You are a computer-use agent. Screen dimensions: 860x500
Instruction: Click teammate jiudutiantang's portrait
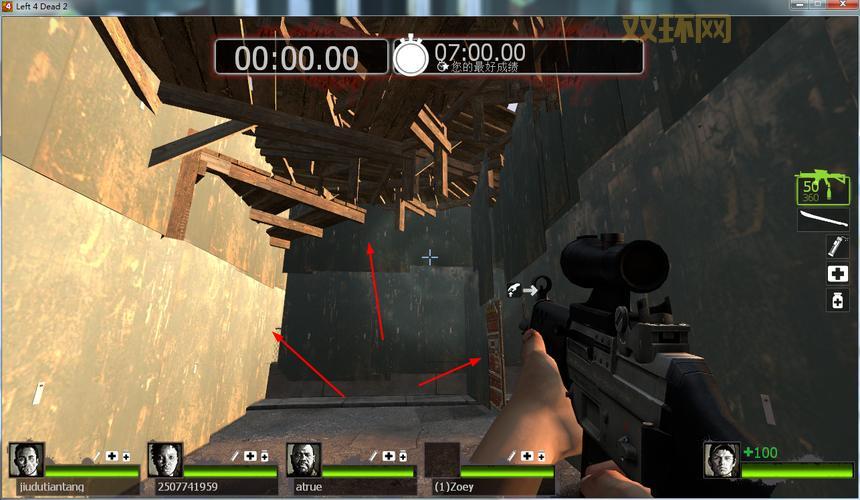point(26,459)
